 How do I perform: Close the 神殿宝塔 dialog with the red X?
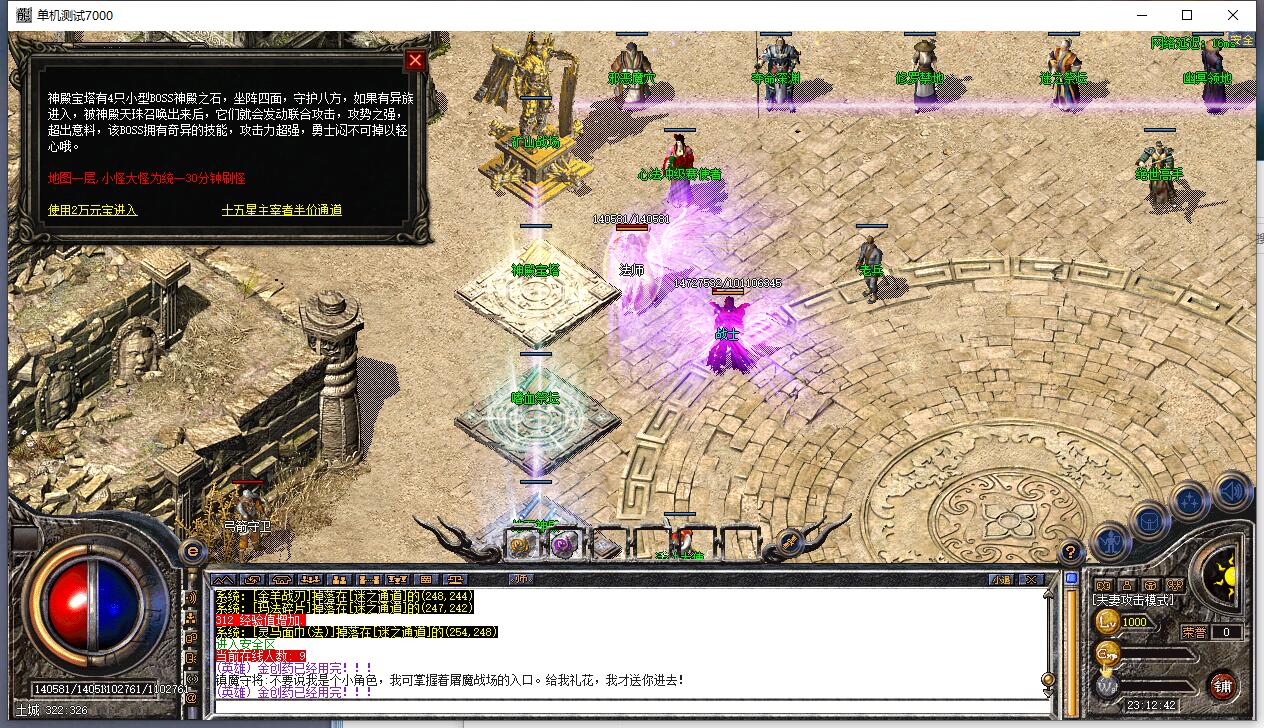coord(415,60)
